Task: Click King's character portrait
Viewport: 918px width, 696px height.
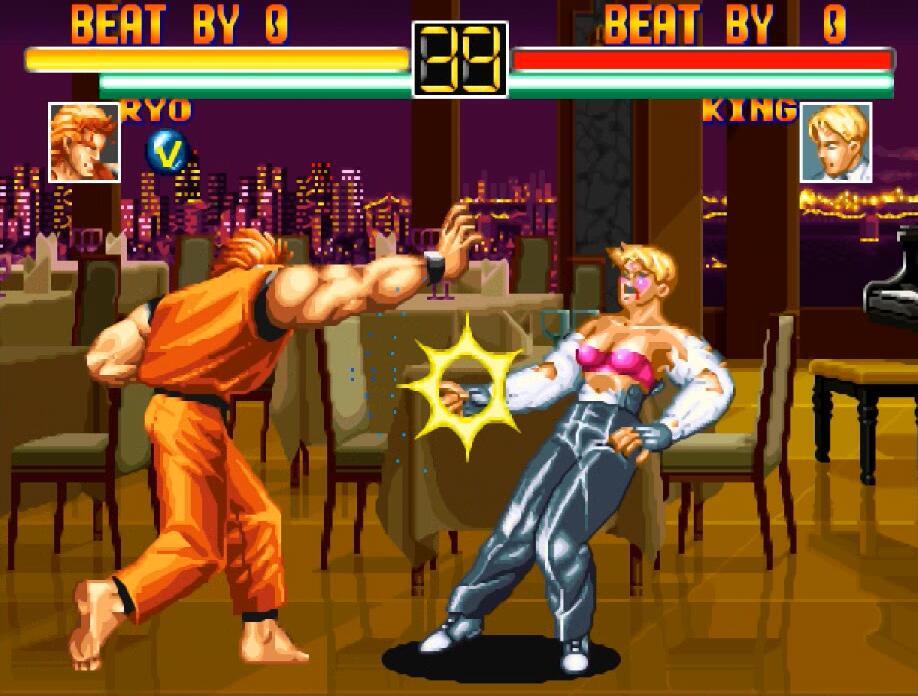Action: coord(836,143)
